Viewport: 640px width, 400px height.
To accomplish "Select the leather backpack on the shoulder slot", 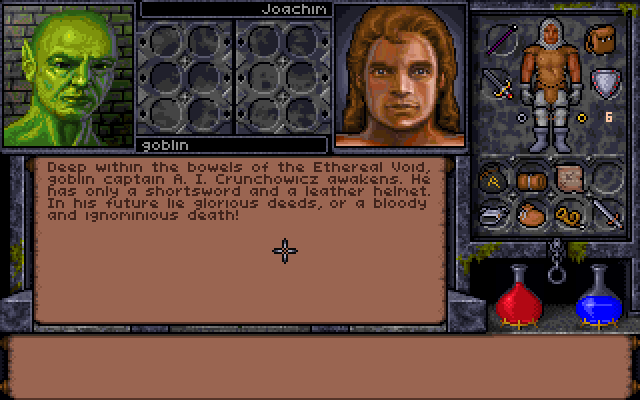I will [x=601, y=41].
